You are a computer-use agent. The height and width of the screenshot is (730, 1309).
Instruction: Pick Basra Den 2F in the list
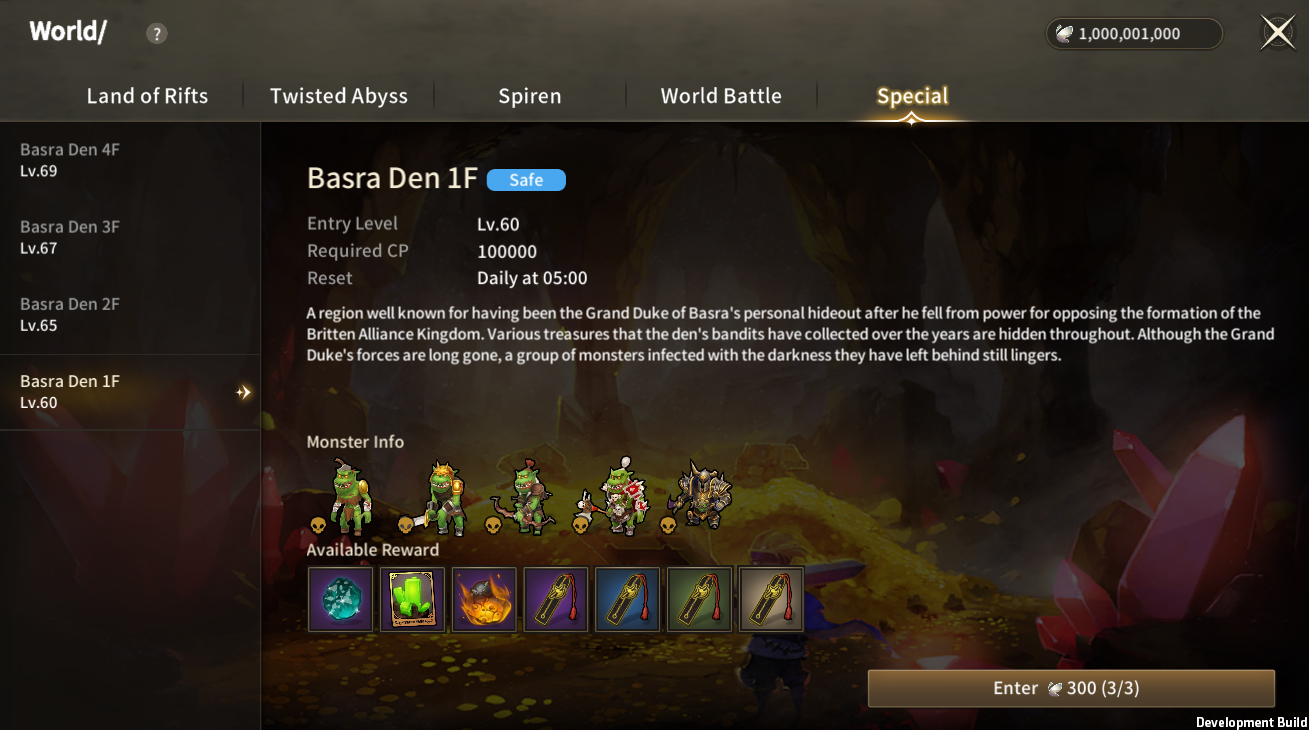click(130, 314)
